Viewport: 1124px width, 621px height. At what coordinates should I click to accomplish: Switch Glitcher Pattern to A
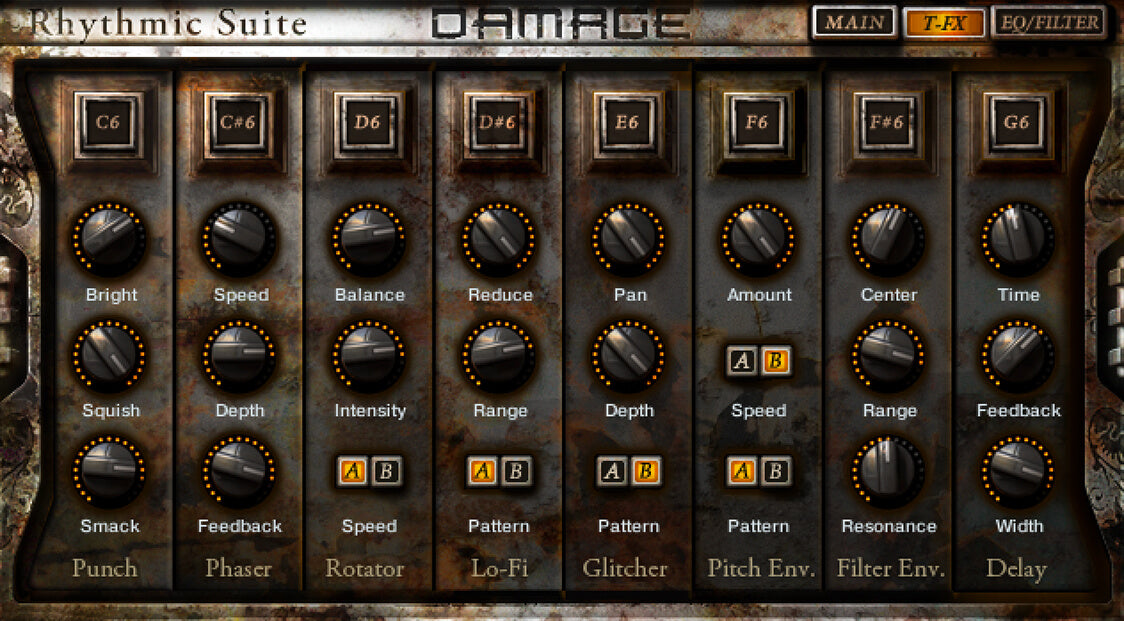pyautogui.click(x=612, y=471)
